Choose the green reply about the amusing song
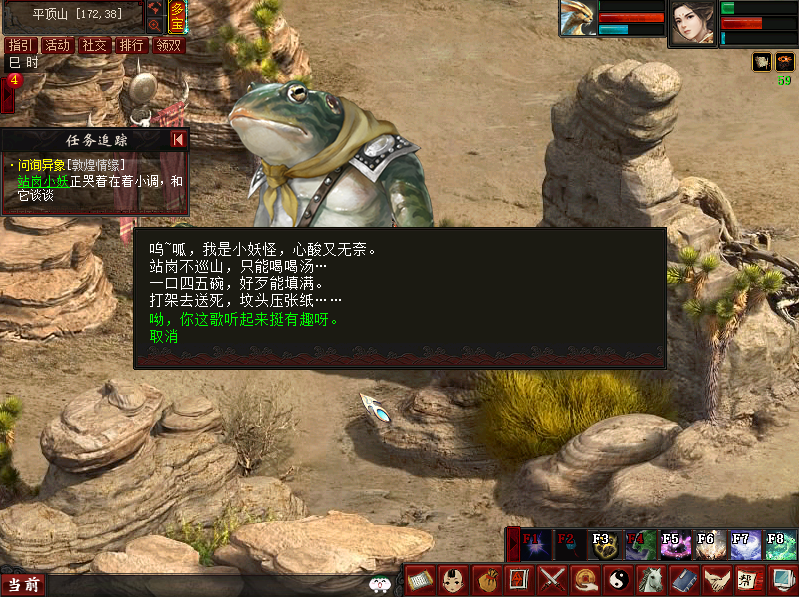This screenshot has width=799, height=597. [245, 320]
